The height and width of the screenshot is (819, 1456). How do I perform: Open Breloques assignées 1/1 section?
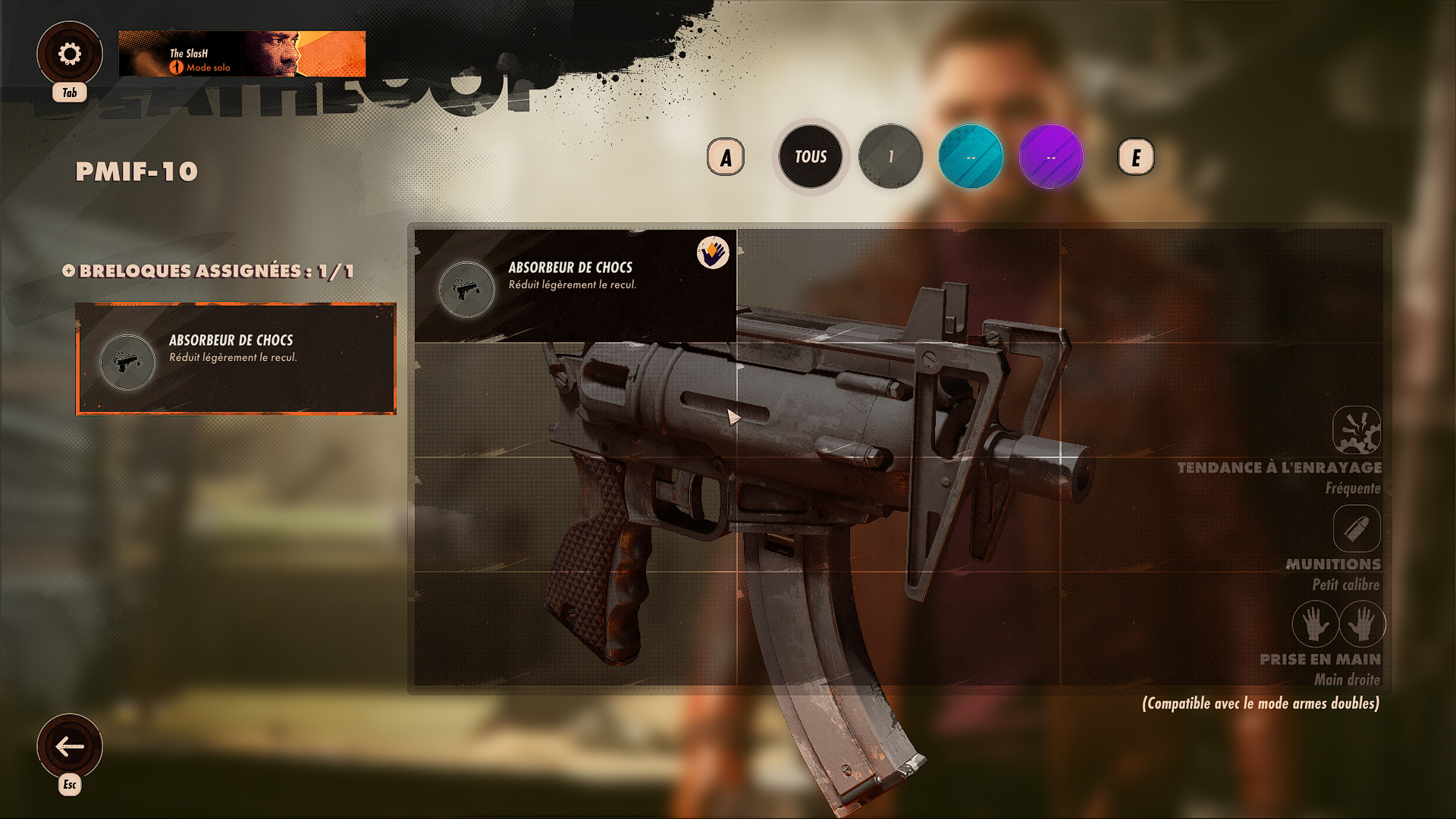pos(212,270)
